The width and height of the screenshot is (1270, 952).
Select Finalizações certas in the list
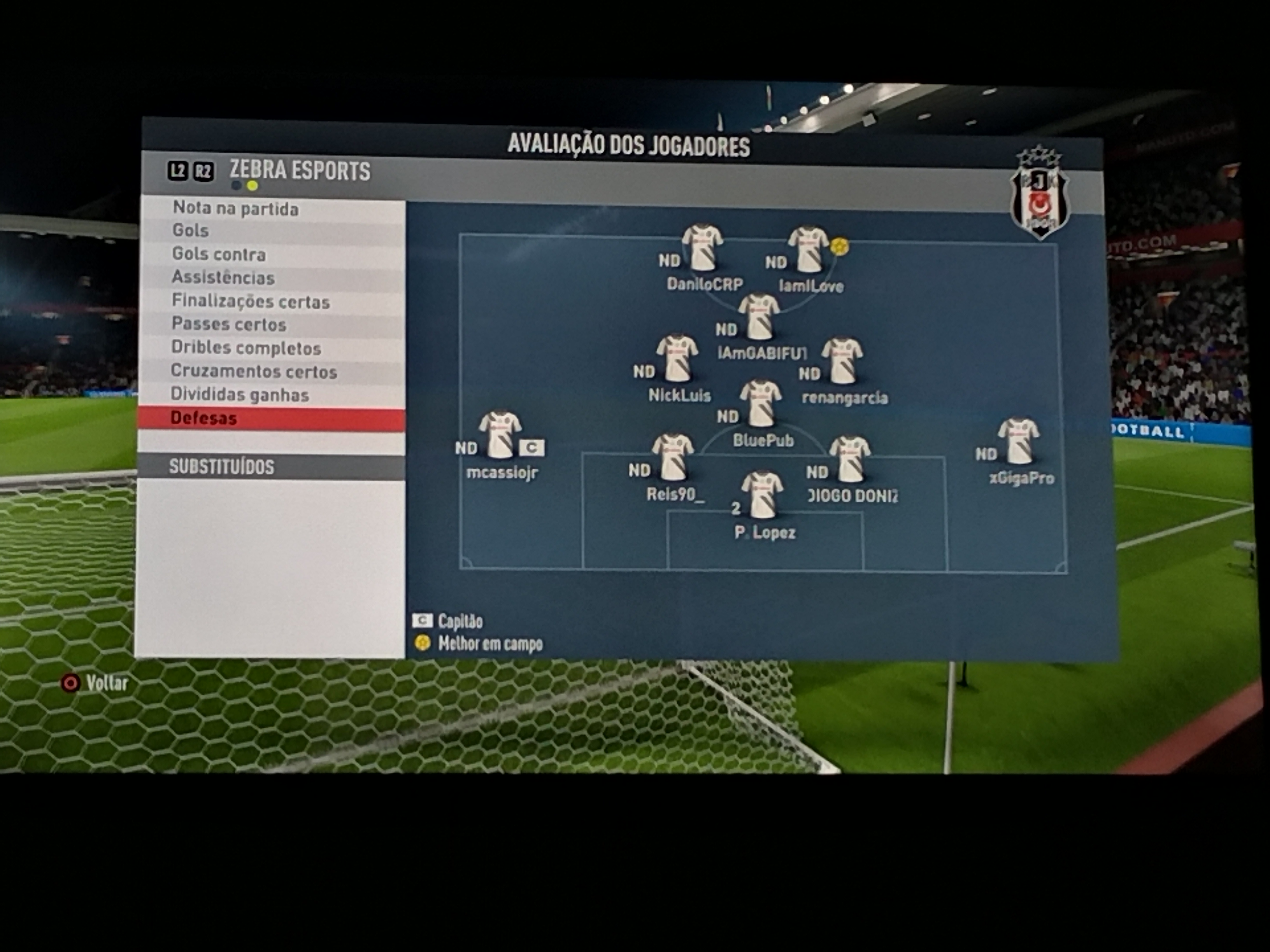coord(251,301)
